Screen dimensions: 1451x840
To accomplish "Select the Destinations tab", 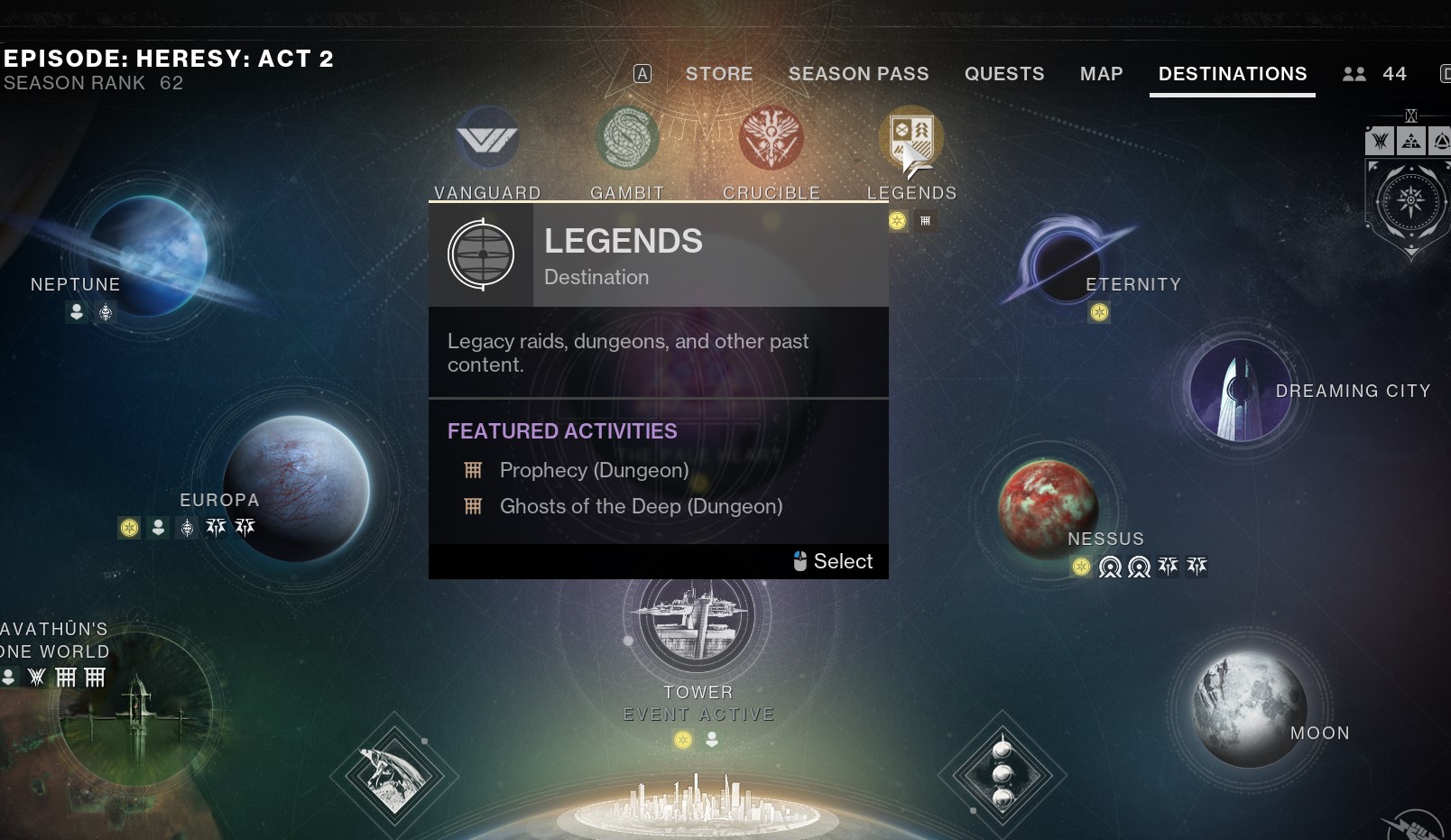I will [1232, 74].
